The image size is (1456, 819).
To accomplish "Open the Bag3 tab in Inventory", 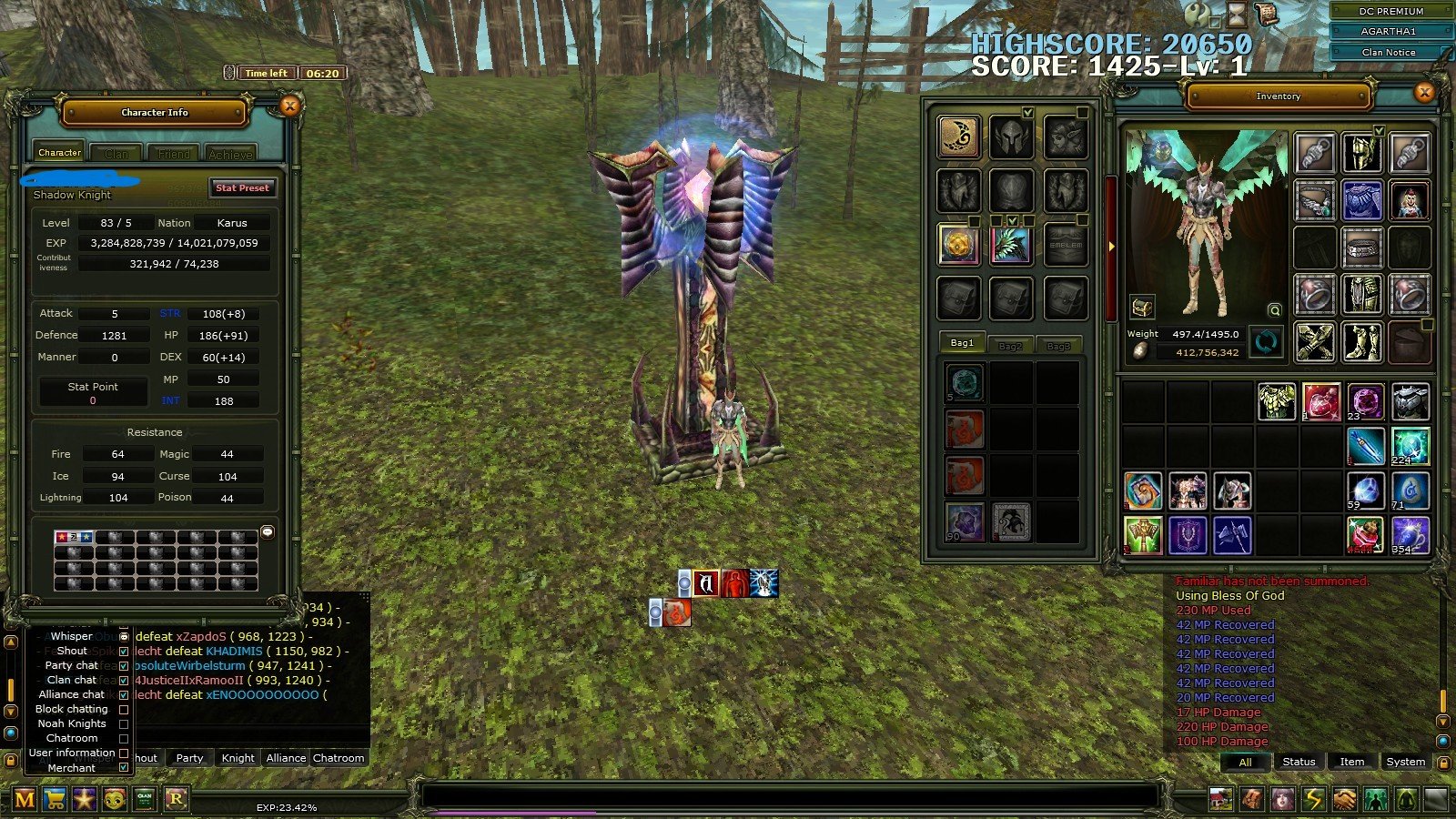I will (x=1058, y=345).
